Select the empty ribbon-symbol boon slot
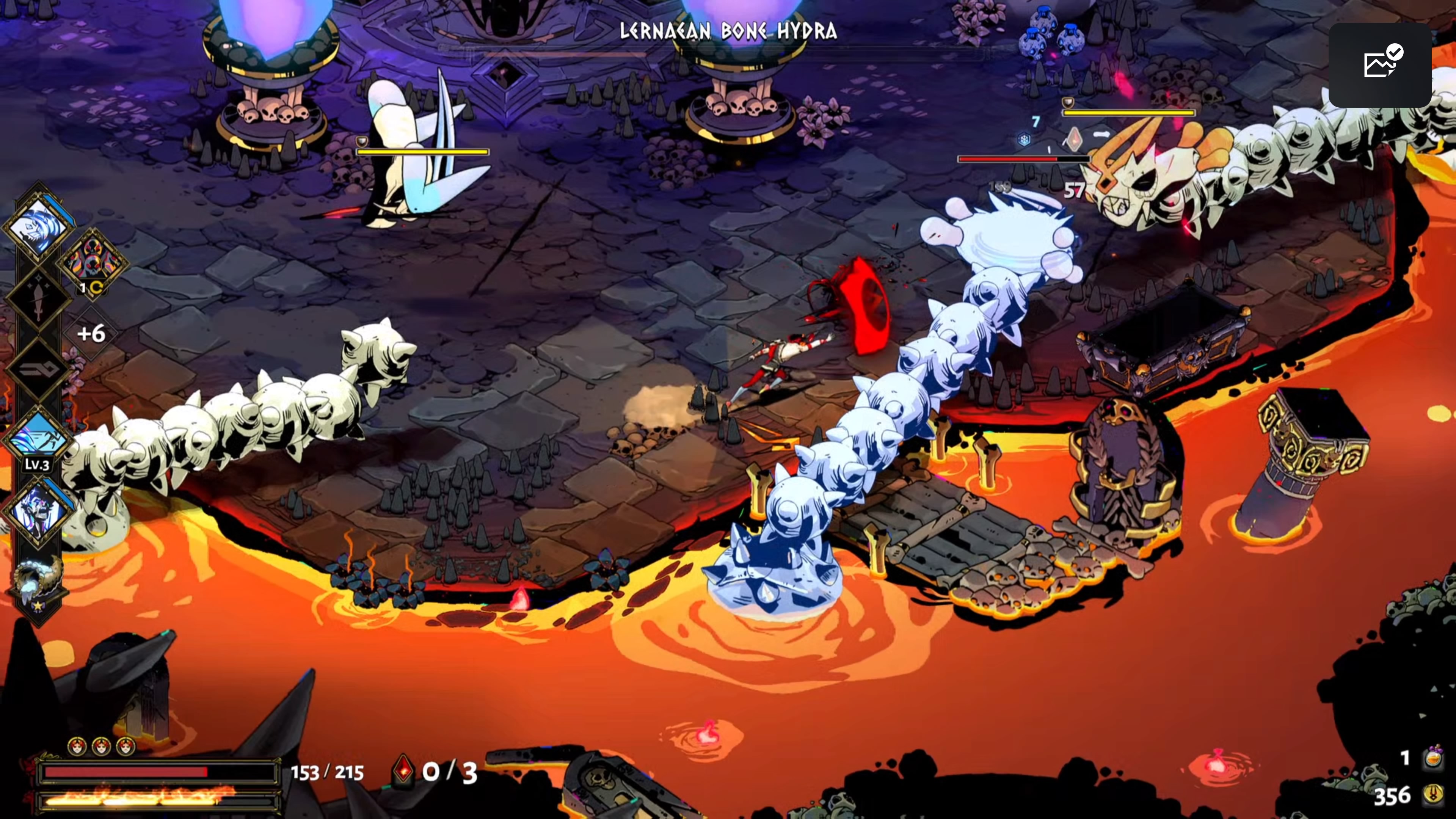Image resolution: width=1456 pixels, height=819 pixels. point(37,370)
